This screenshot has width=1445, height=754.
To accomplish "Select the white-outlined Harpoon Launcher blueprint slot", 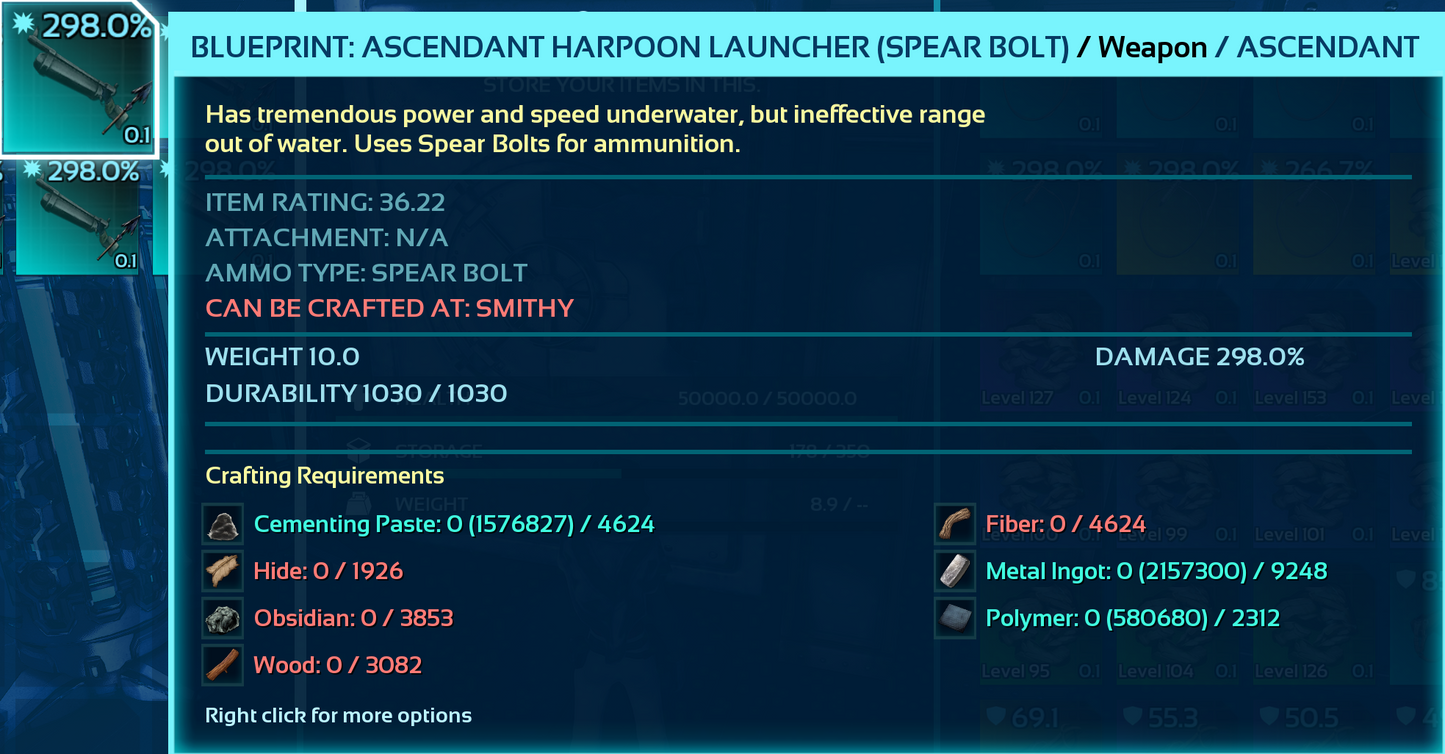I will pyautogui.click(x=78, y=78).
